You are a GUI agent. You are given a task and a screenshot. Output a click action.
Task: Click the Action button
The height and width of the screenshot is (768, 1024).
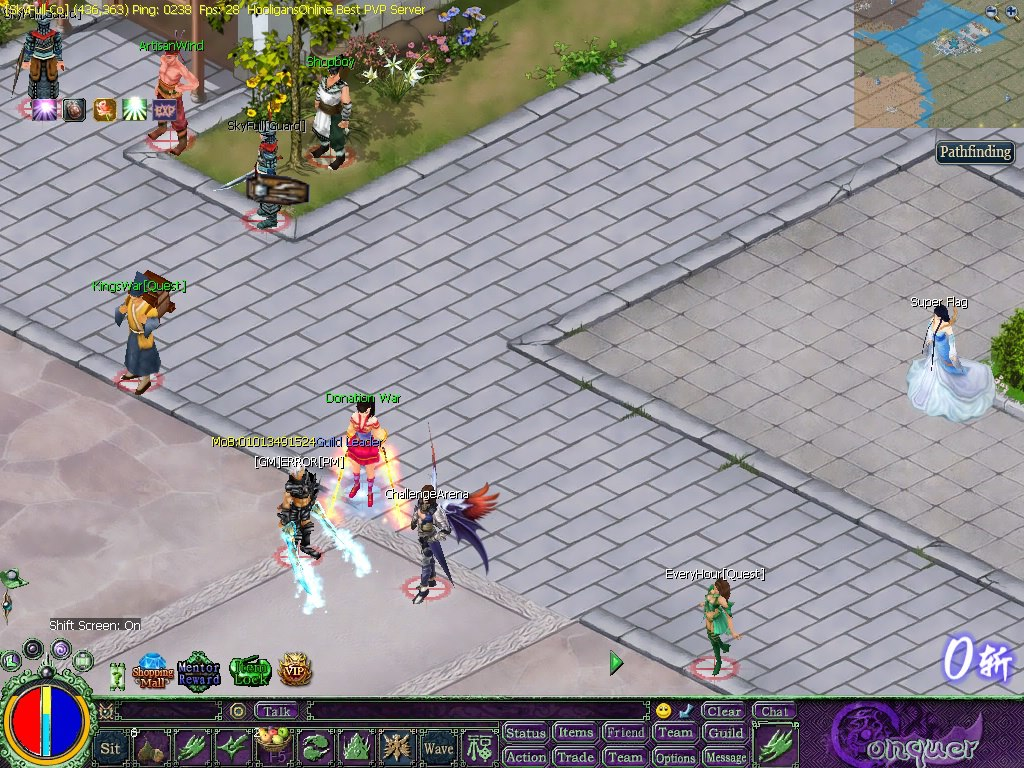(x=525, y=757)
